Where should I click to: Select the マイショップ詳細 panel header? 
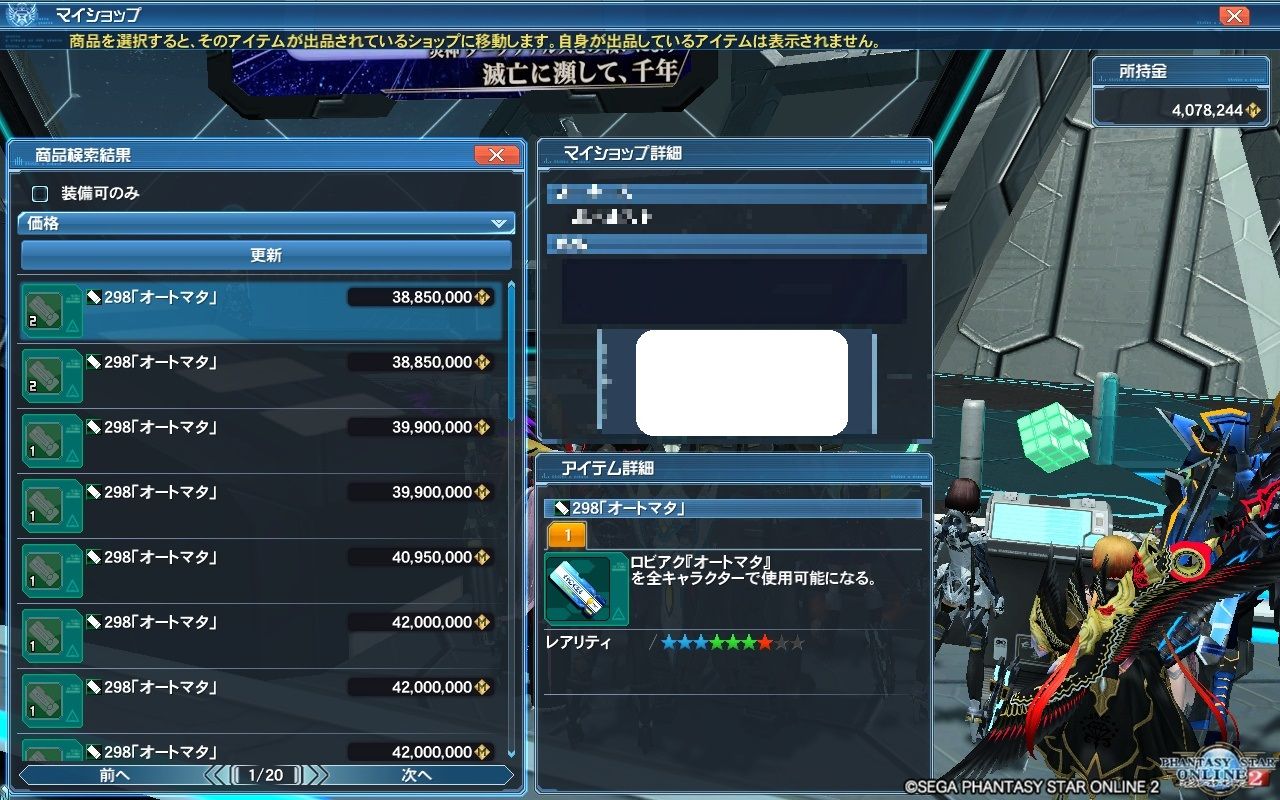[x=700, y=151]
